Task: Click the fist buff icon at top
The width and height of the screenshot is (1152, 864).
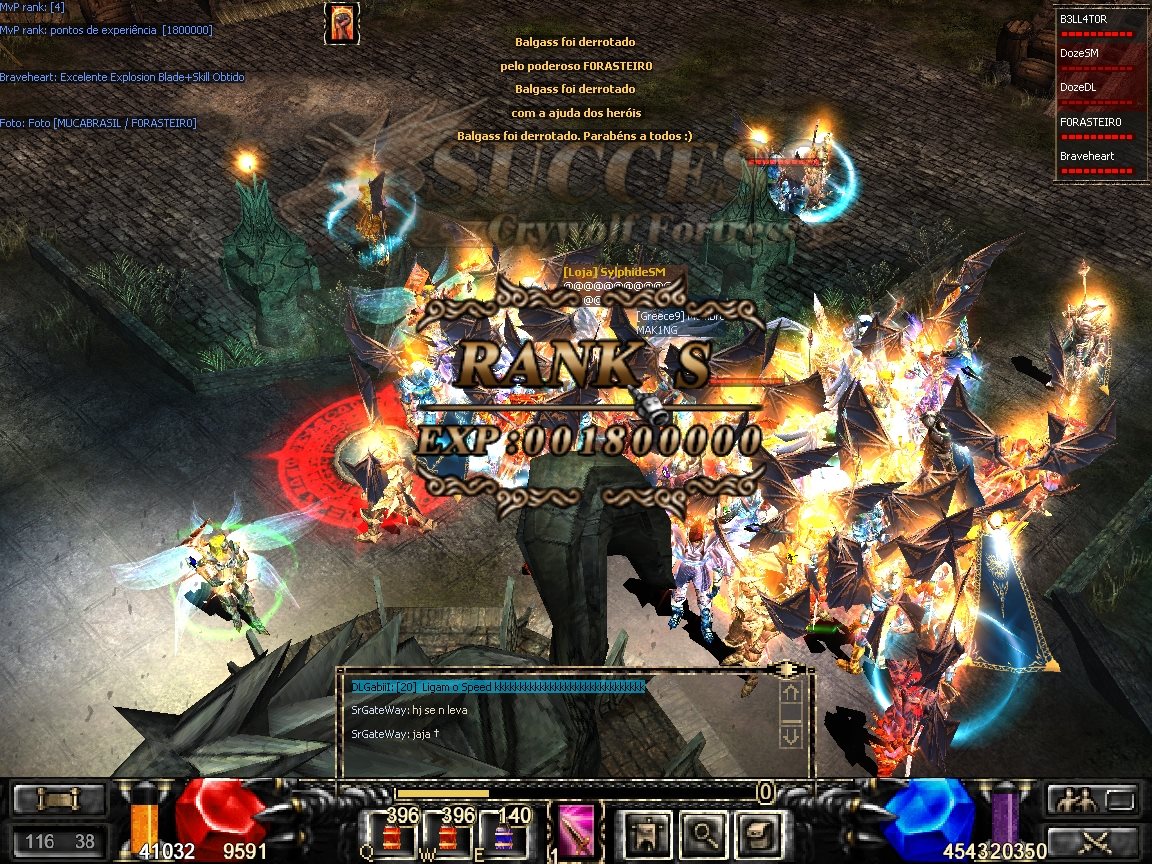Action: pos(341,23)
